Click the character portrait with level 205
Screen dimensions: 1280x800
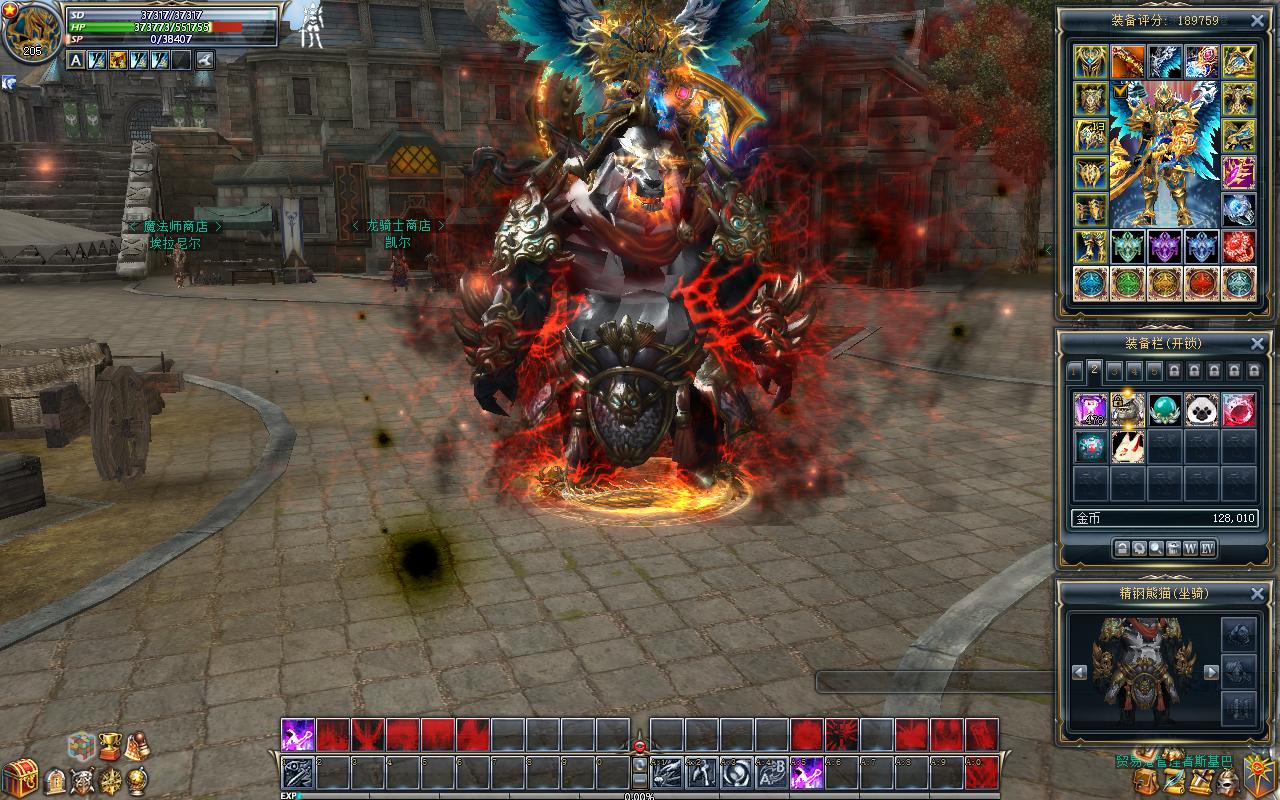pos(32,32)
